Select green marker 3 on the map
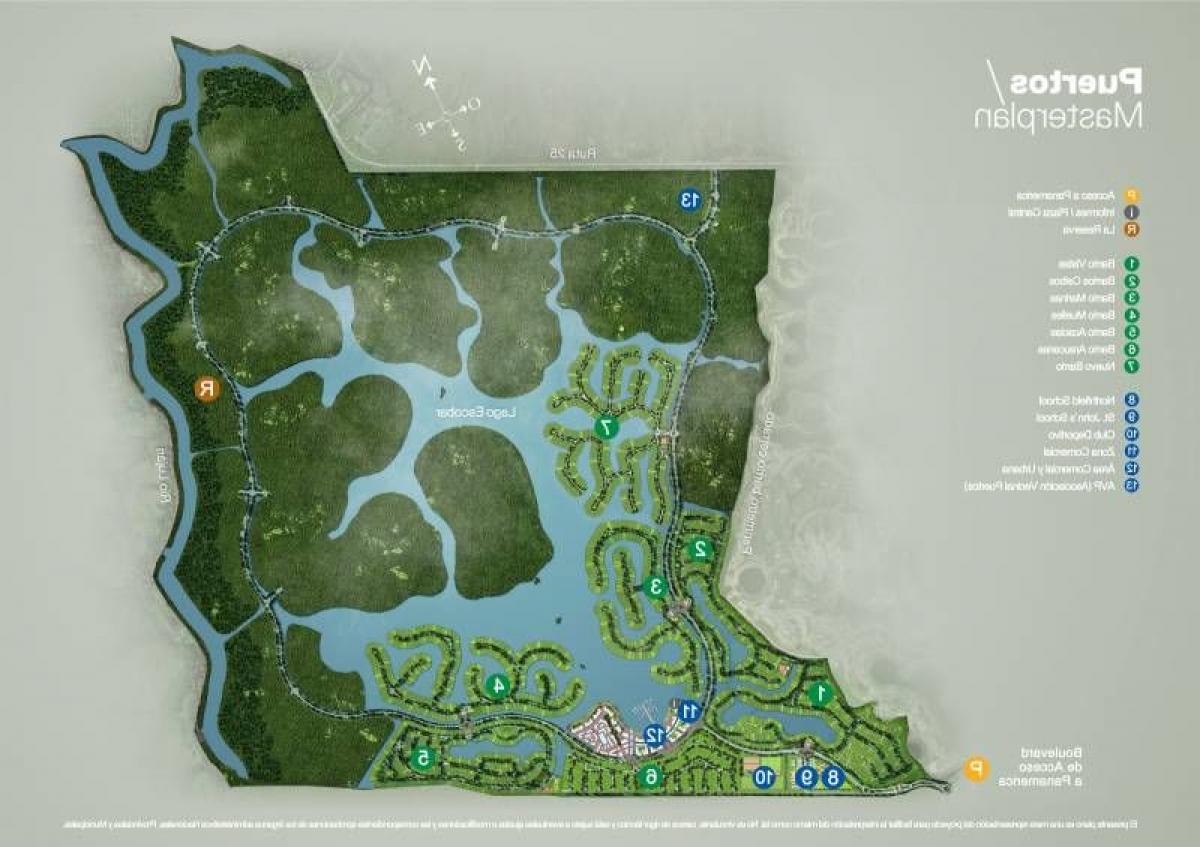The height and width of the screenshot is (847, 1200). point(656,587)
